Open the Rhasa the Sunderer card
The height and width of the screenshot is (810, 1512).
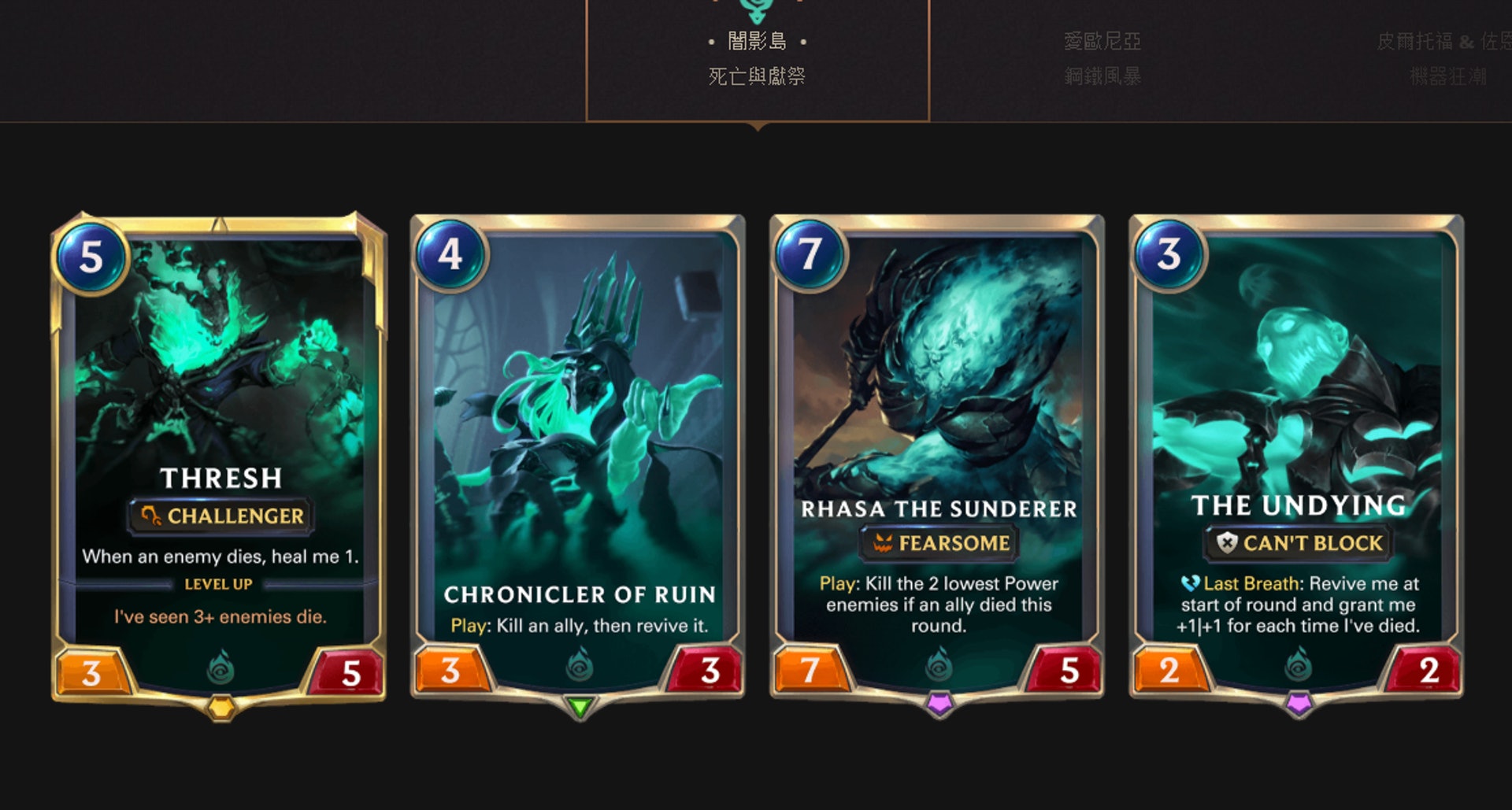click(937, 457)
